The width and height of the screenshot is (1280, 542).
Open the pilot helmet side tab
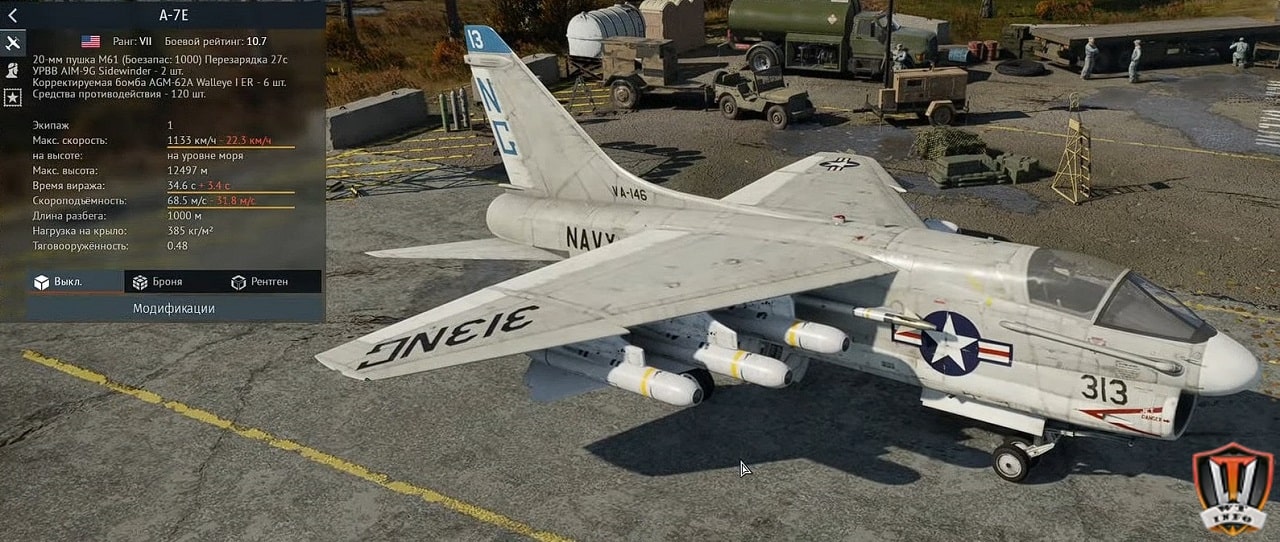tap(13, 70)
